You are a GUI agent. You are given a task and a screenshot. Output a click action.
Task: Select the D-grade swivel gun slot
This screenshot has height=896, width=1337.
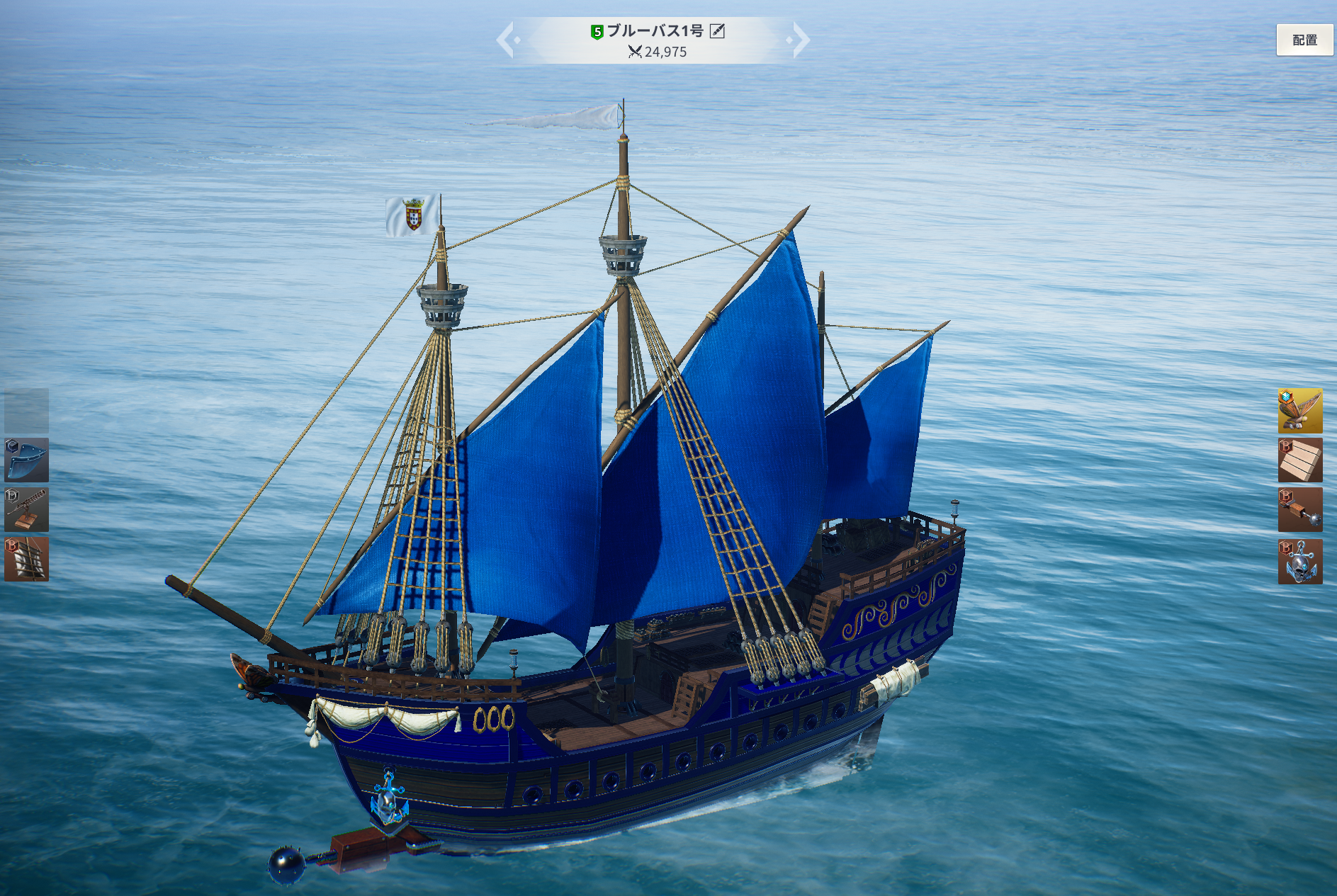point(27,509)
